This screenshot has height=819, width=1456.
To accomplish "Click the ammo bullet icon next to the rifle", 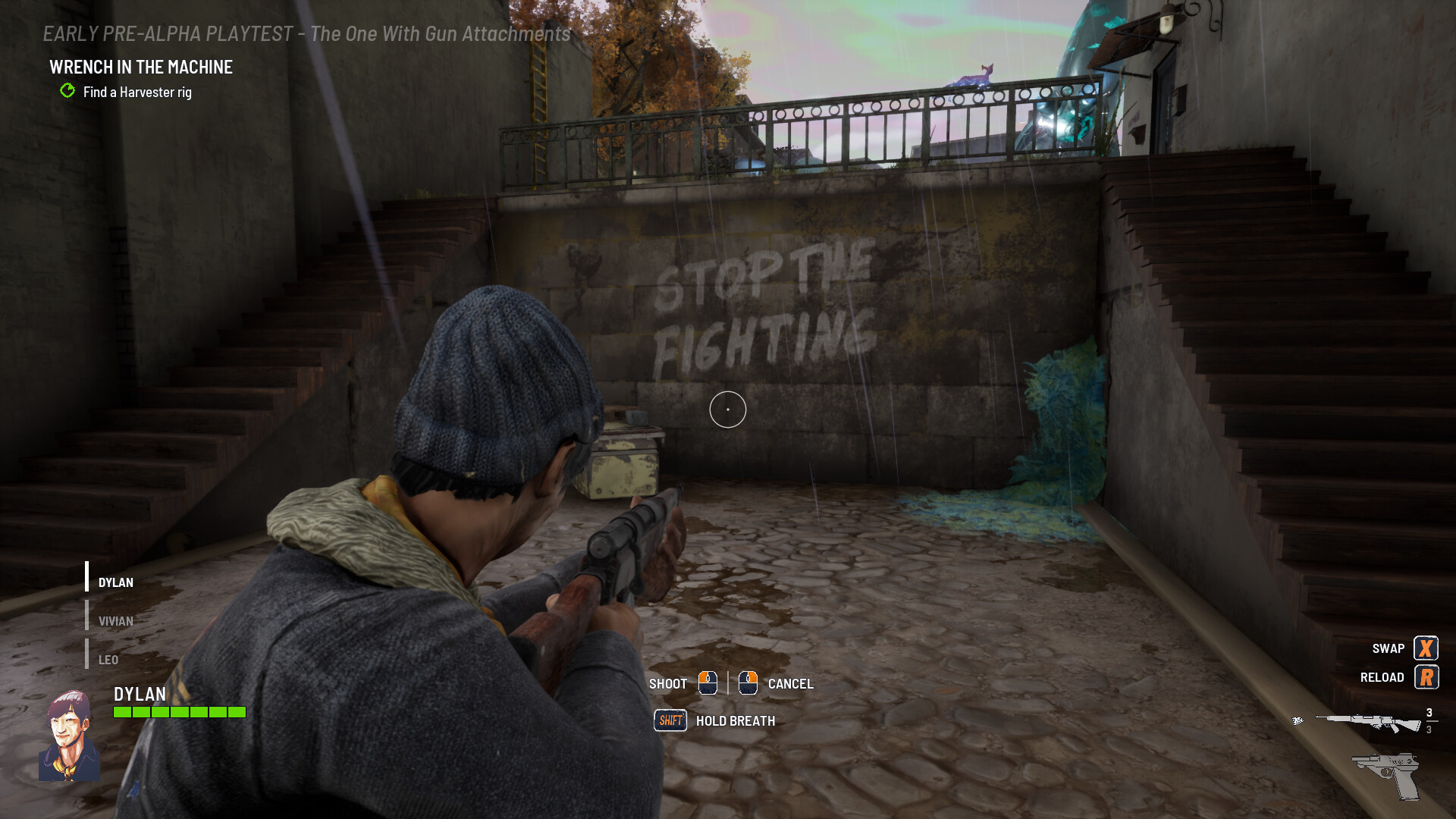I will (1298, 721).
